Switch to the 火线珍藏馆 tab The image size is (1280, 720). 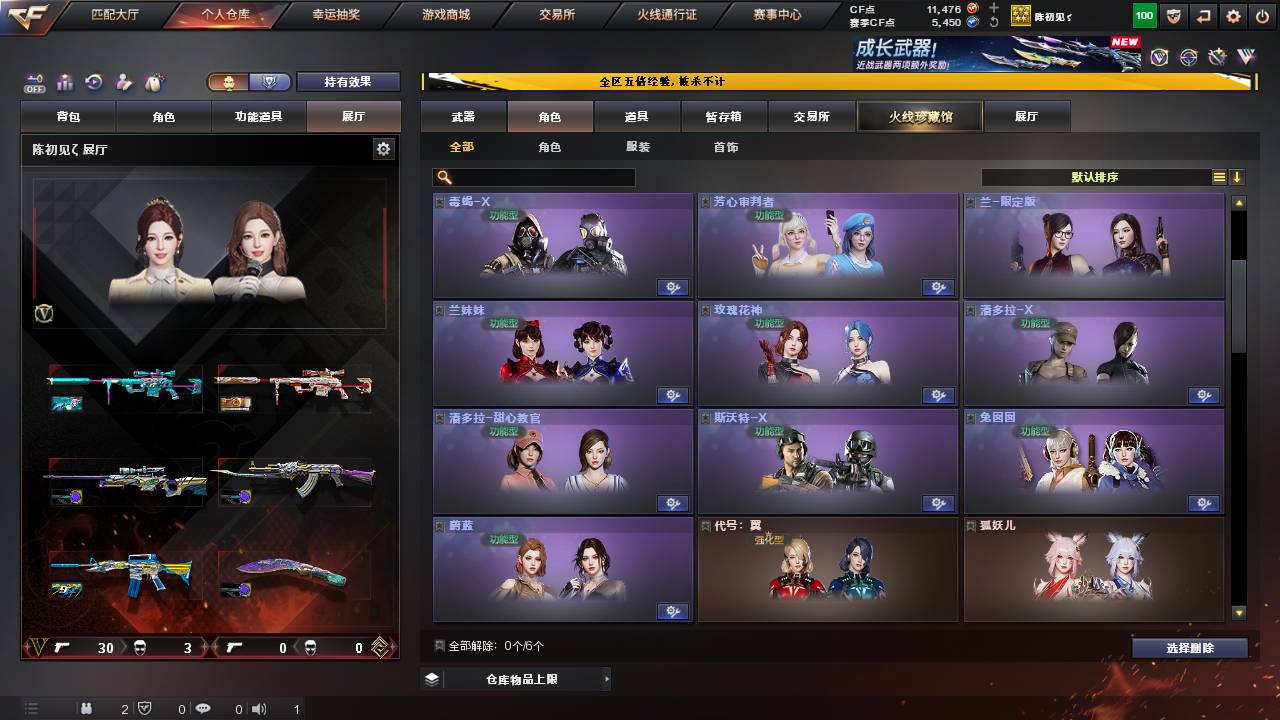[918, 116]
